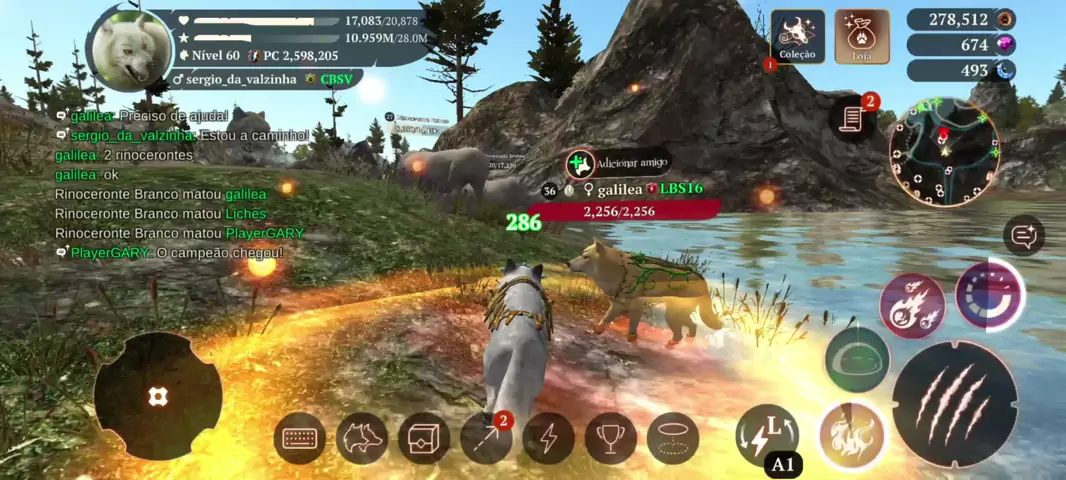Open the lightning bolt skills menu
The height and width of the screenshot is (480, 1066).
pos(548,438)
